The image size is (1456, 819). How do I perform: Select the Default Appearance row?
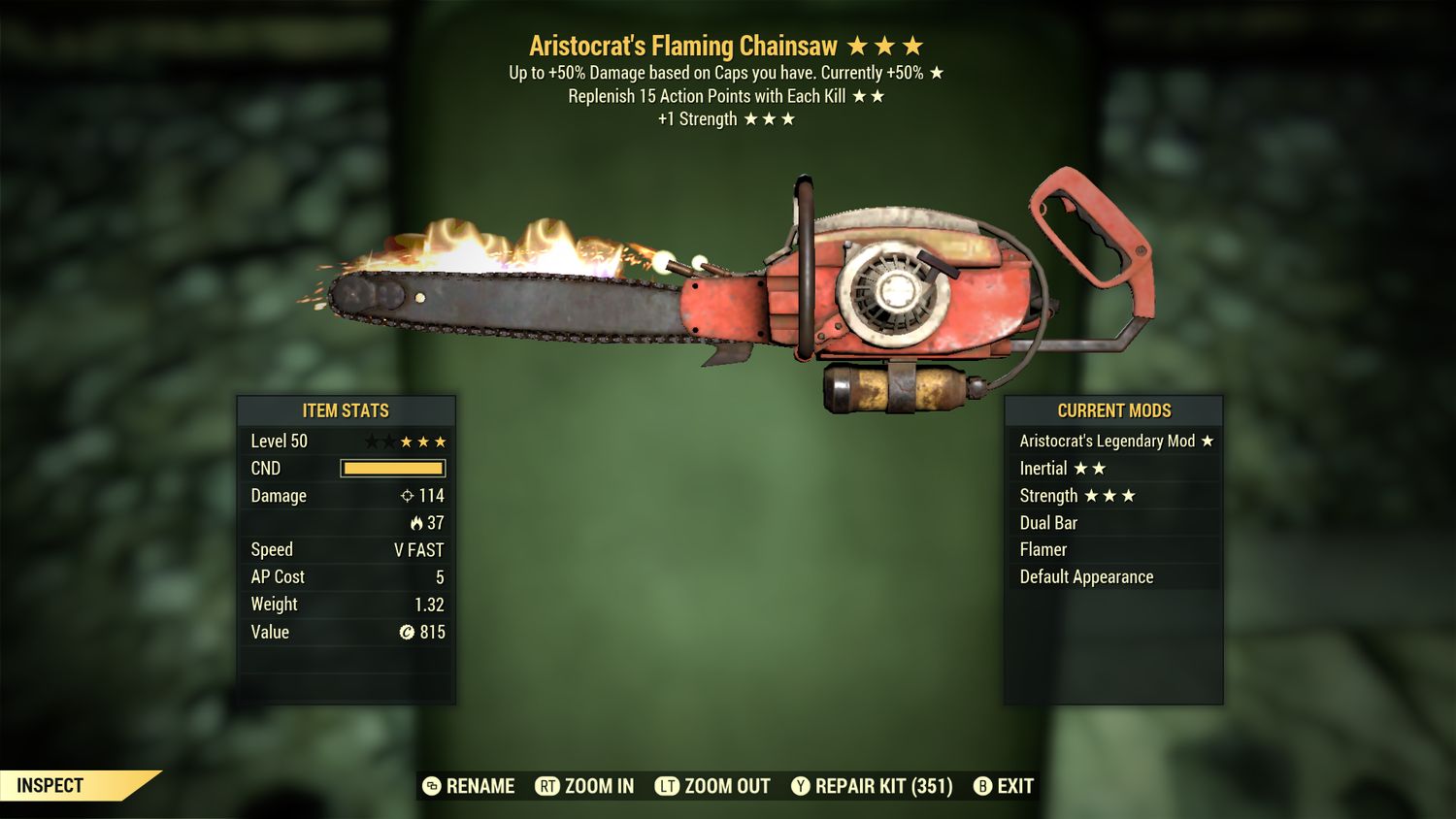click(1114, 577)
